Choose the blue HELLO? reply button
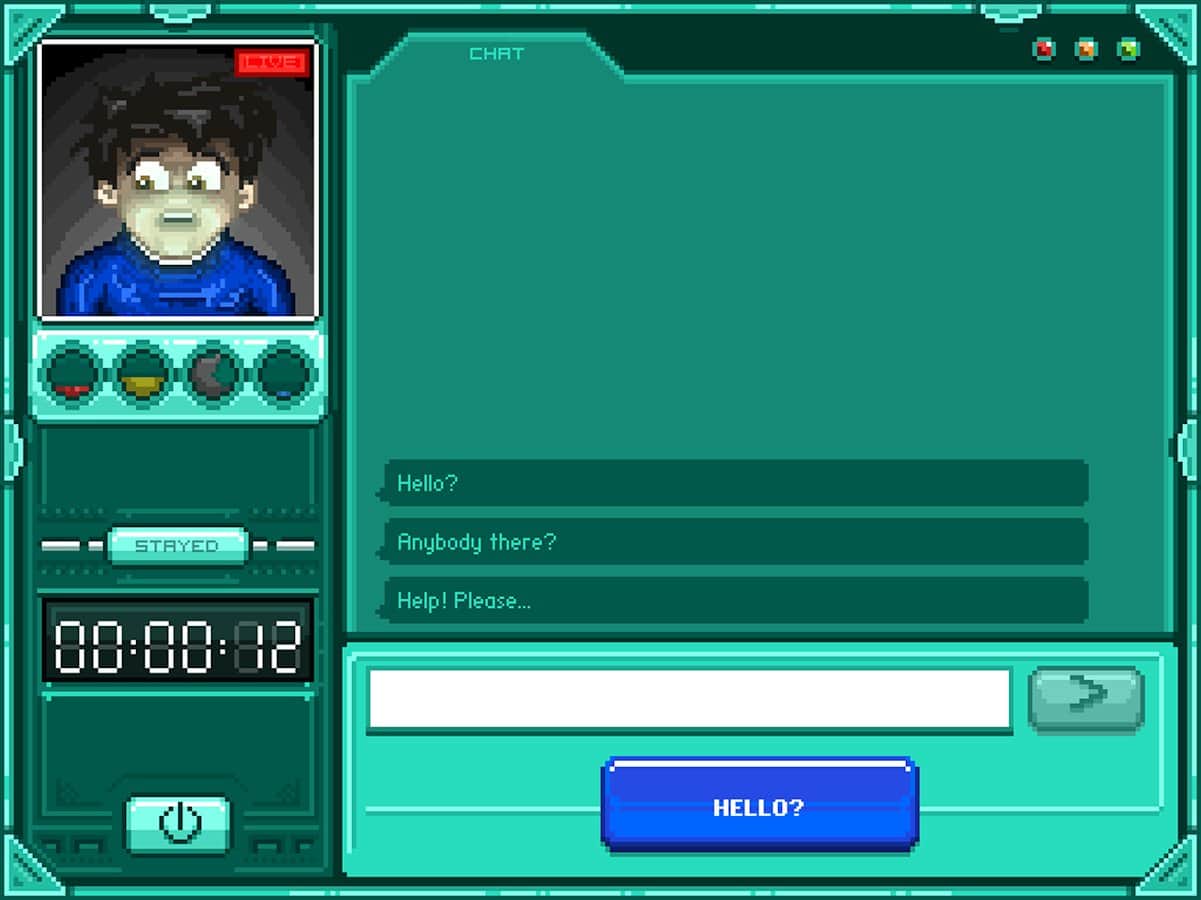Screen dimensions: 1201x900 click(759, 806)
